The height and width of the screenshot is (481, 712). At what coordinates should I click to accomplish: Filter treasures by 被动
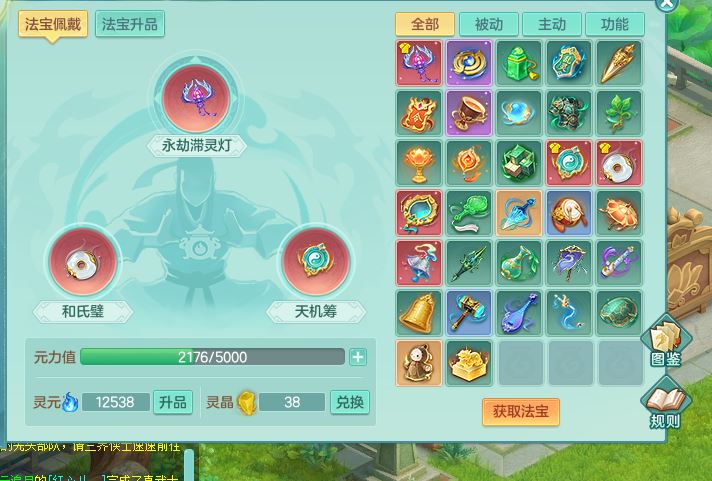489,25
